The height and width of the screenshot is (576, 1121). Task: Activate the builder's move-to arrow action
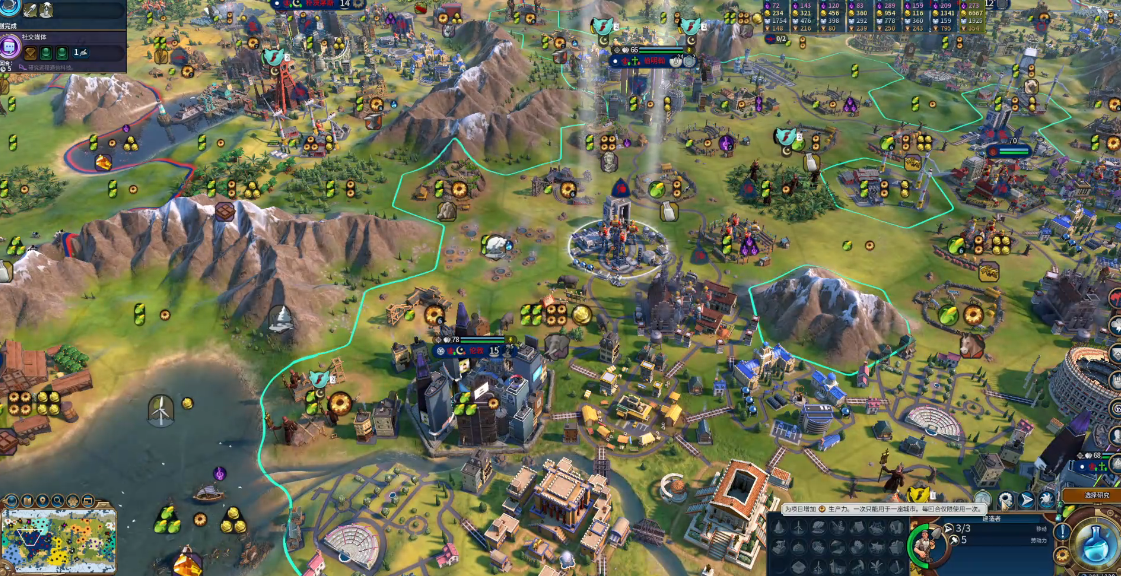click(1026, 499)
